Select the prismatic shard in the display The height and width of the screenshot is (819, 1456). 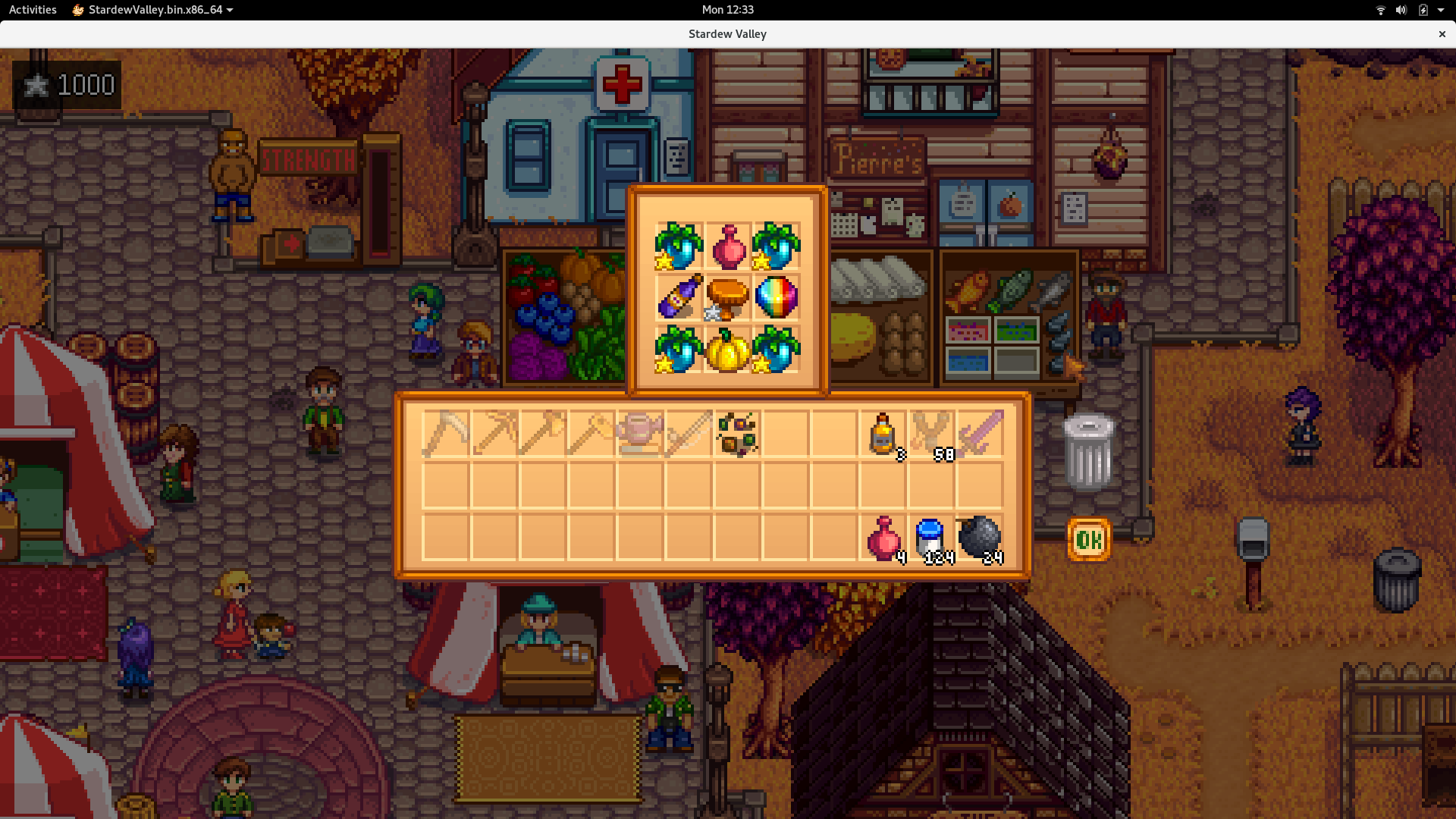(x=776, y=297)
